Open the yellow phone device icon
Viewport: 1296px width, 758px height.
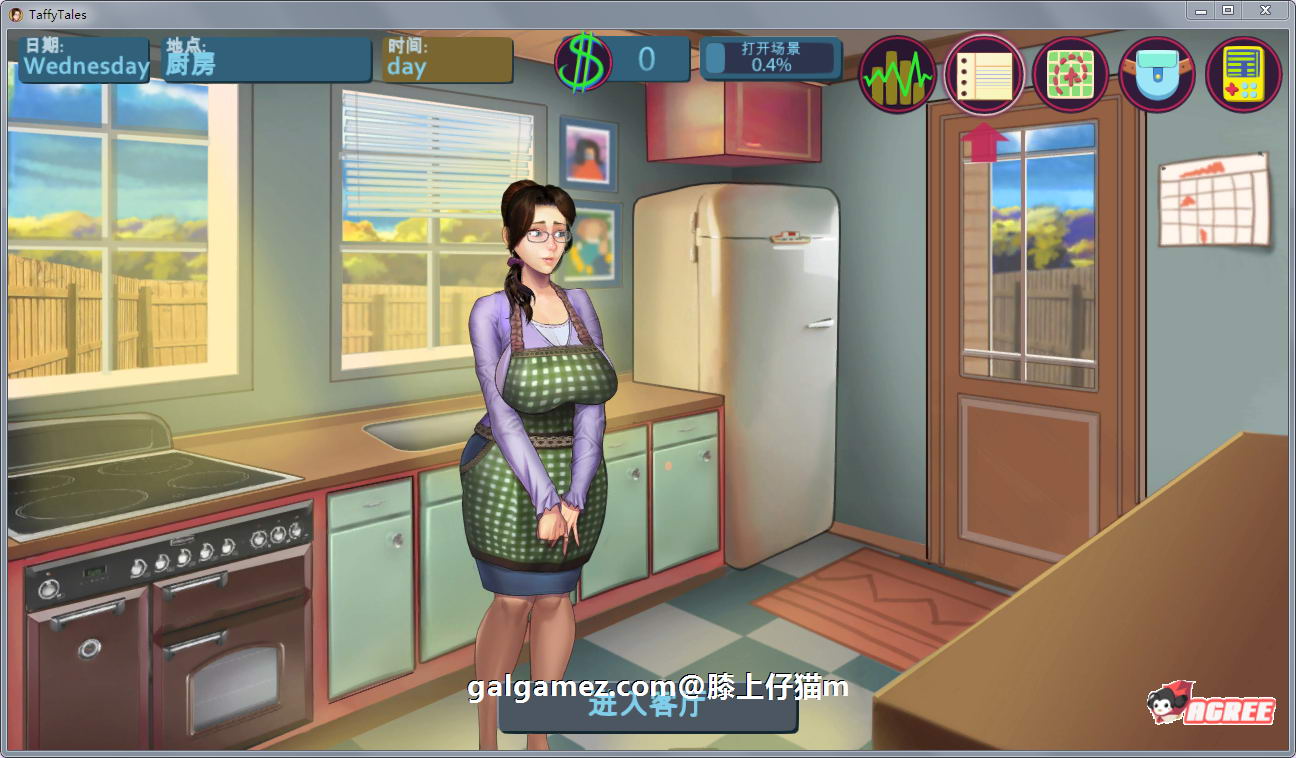[1242, 74]
